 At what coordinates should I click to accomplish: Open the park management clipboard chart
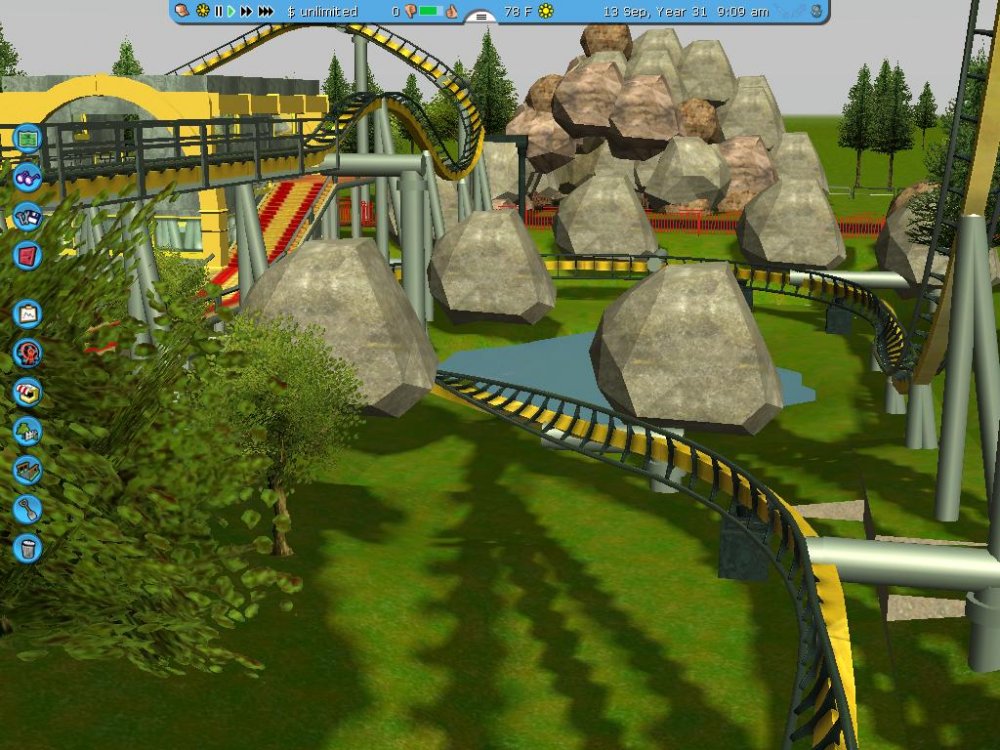pyautogui.click(x=28, y=314)
